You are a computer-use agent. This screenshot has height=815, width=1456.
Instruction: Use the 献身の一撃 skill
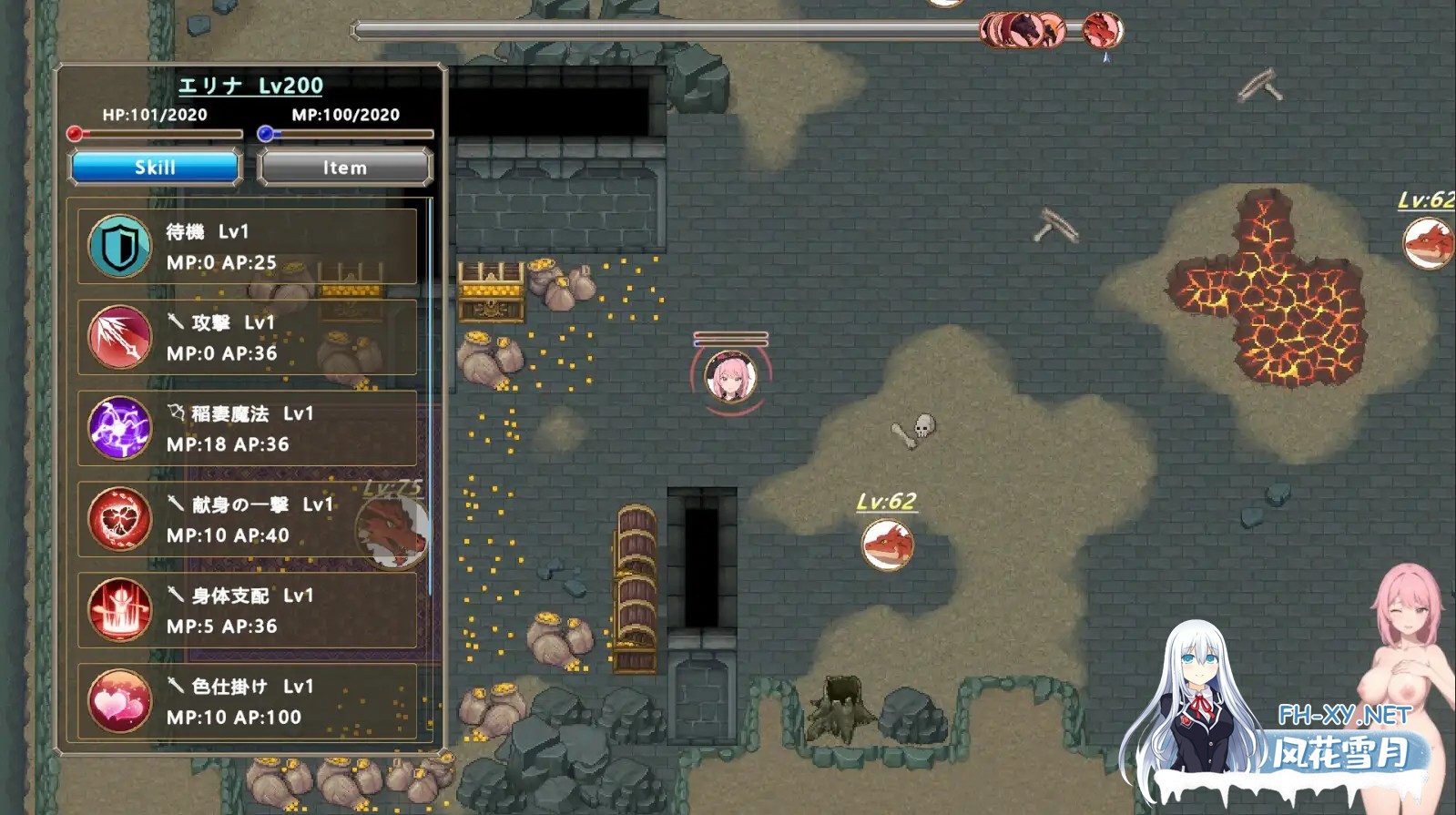[x=247, y=520]
